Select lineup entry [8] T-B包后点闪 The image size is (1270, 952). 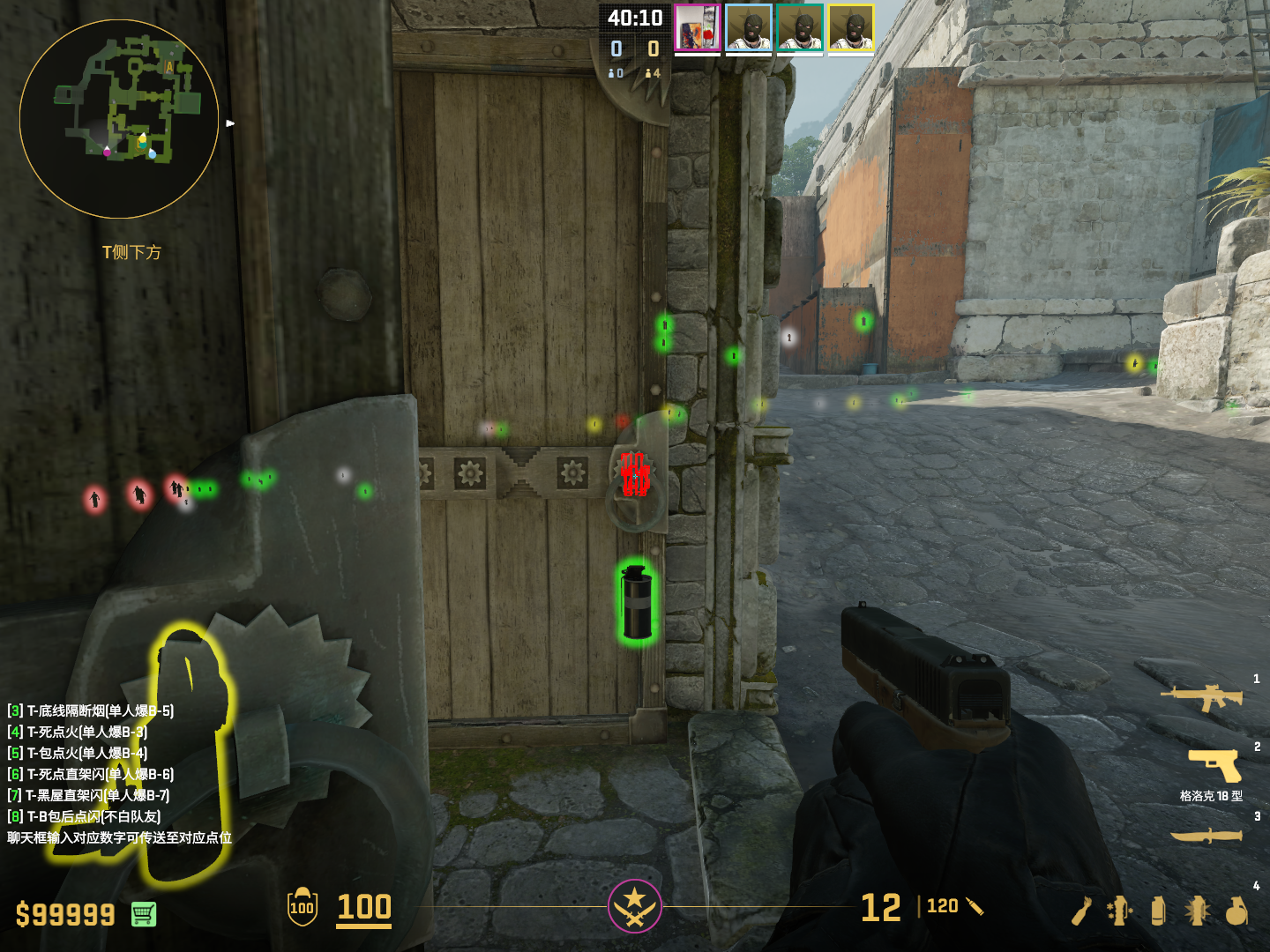(85, 816)
